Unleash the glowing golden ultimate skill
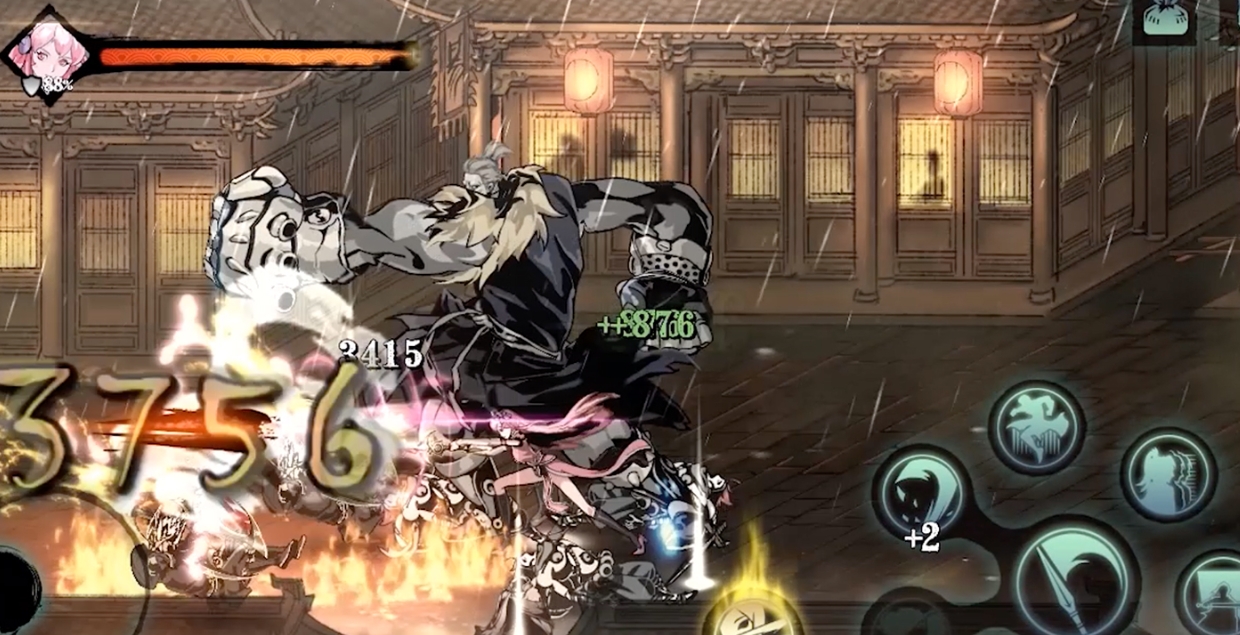 coord(752,612)
